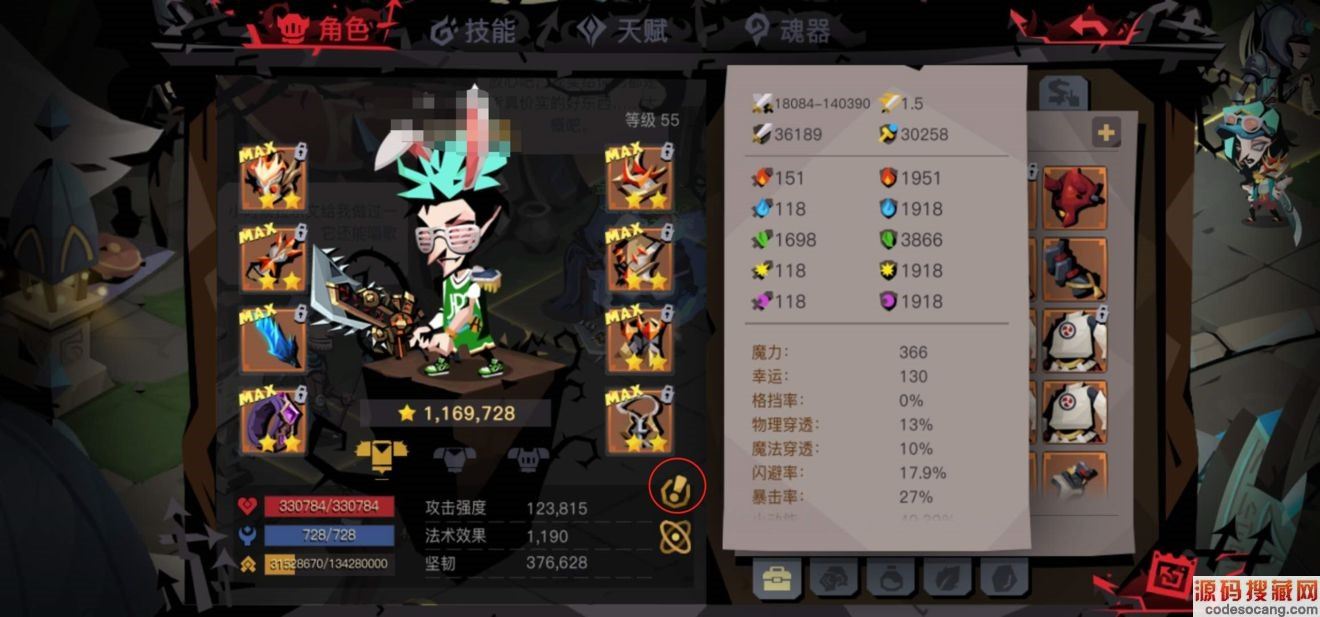Show the toolbox equipment bag category

tap(776, 578)
